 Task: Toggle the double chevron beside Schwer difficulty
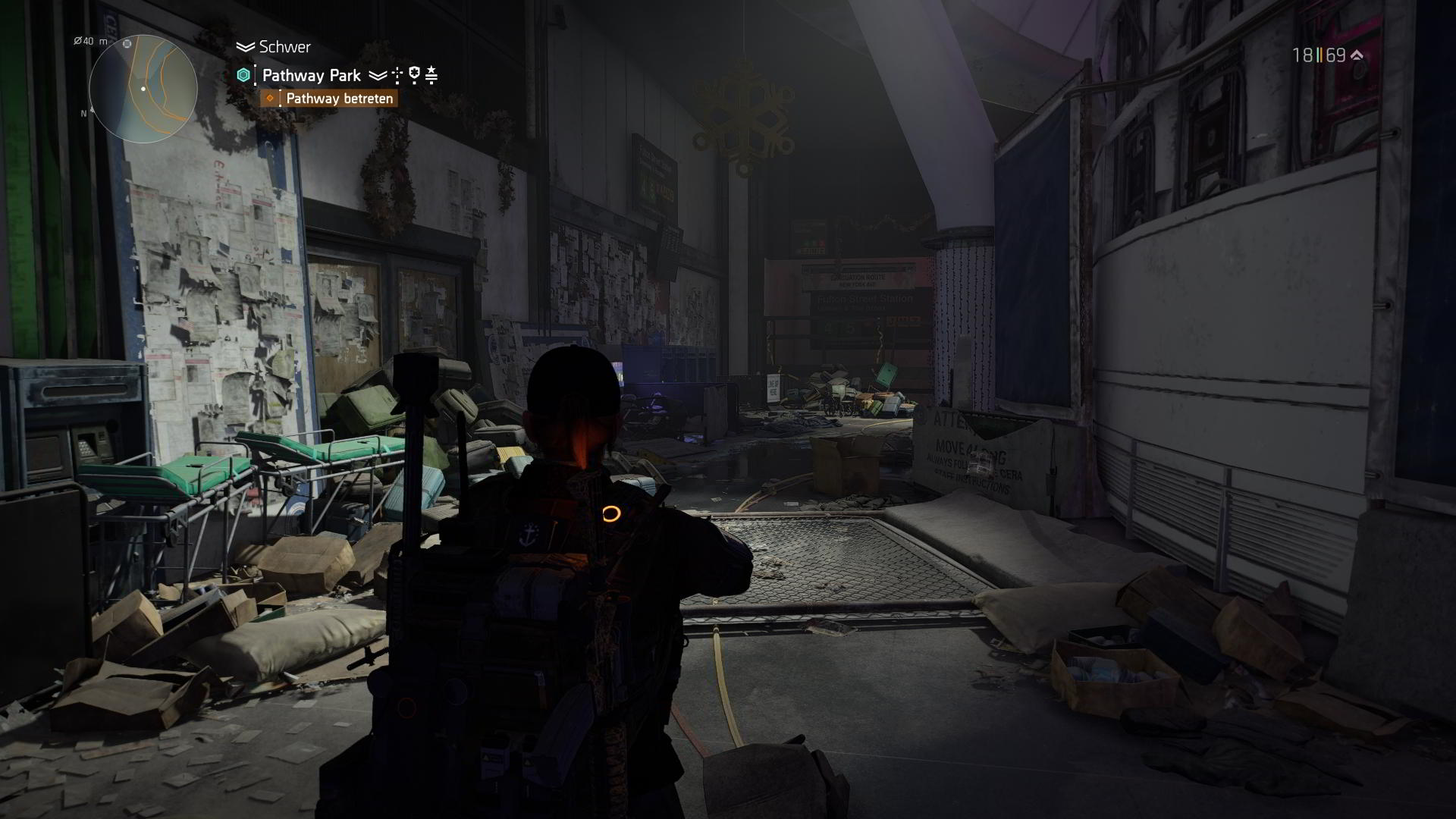246,47
